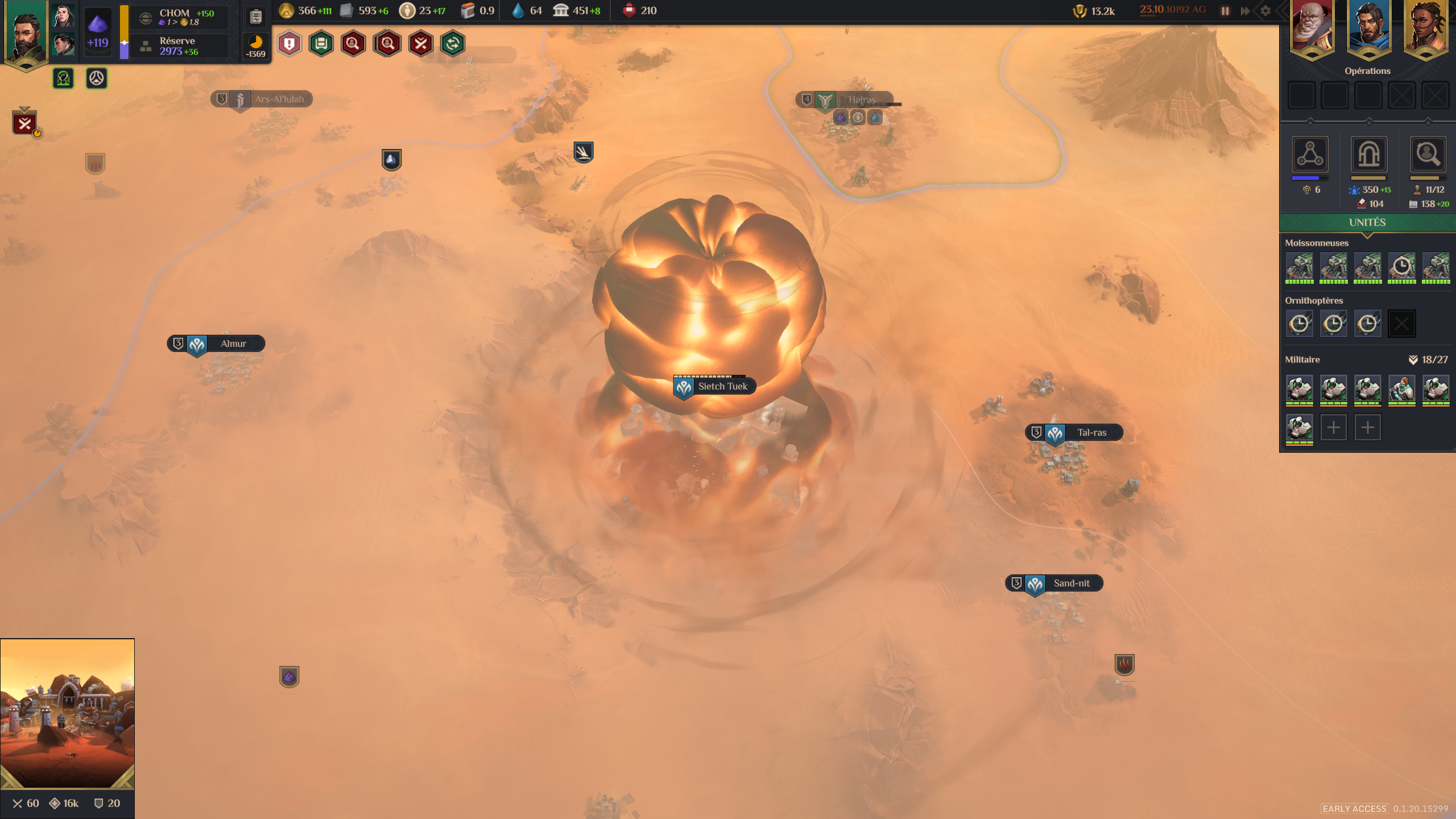
Task: Select the first harvester under Moissonneuses
Action: [1300, 267]
